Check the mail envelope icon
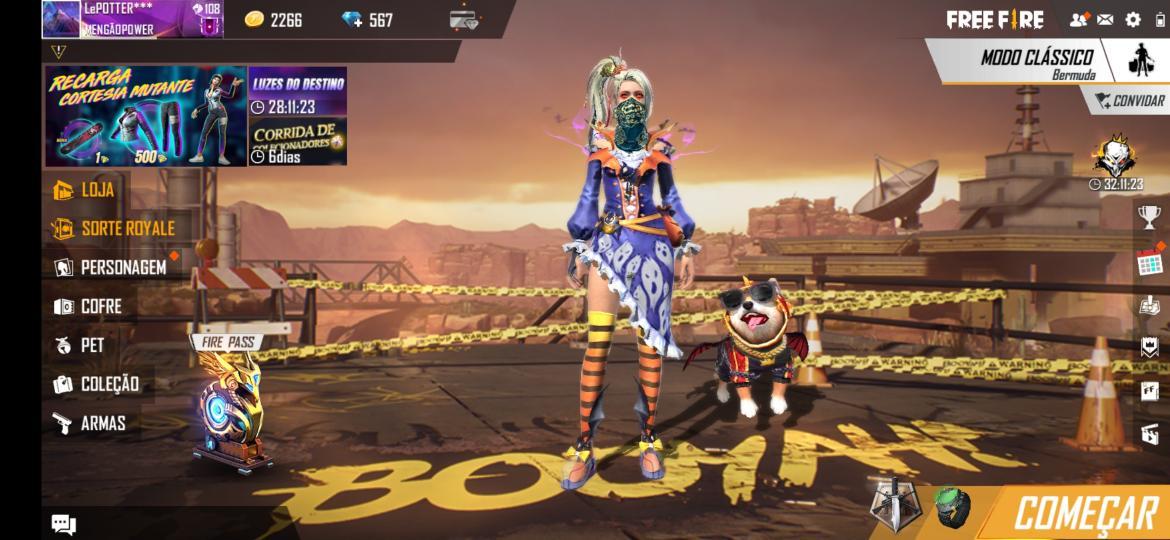The height and width of the screenshot is (540, 1170). click(1105, 19)
